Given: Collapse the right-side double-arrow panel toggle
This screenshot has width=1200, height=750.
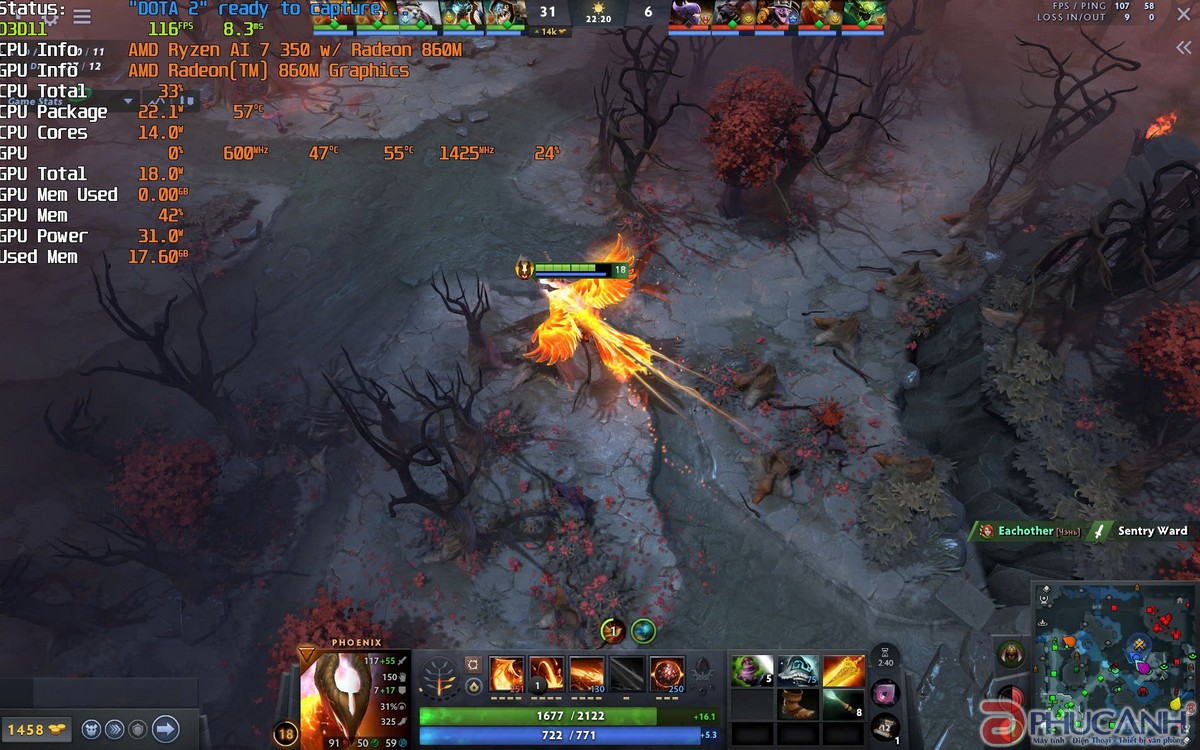Looking at the screenshot, I should click(1183, 48).
